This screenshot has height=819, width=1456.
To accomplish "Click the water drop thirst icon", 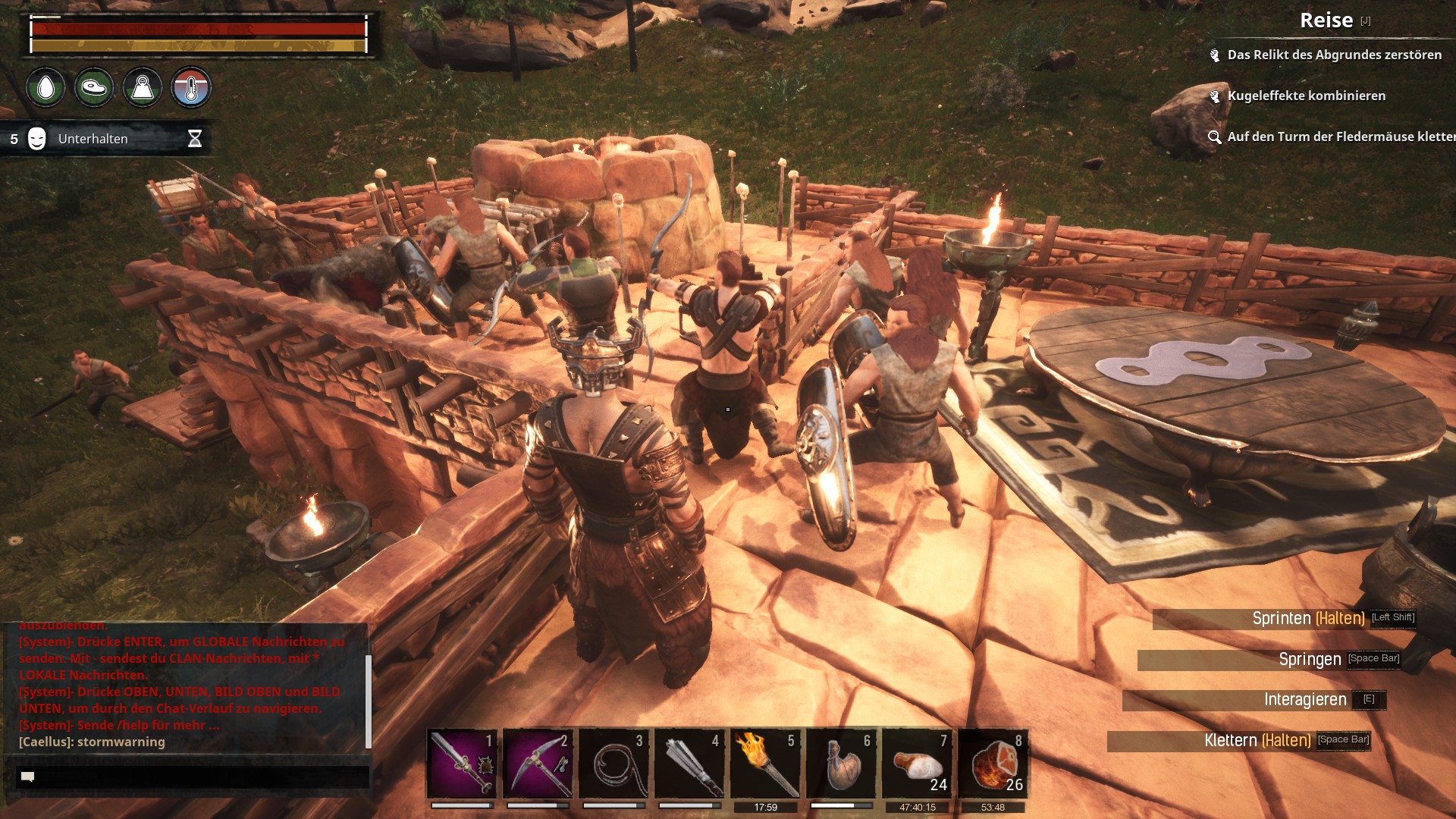I will pos(46,88).
